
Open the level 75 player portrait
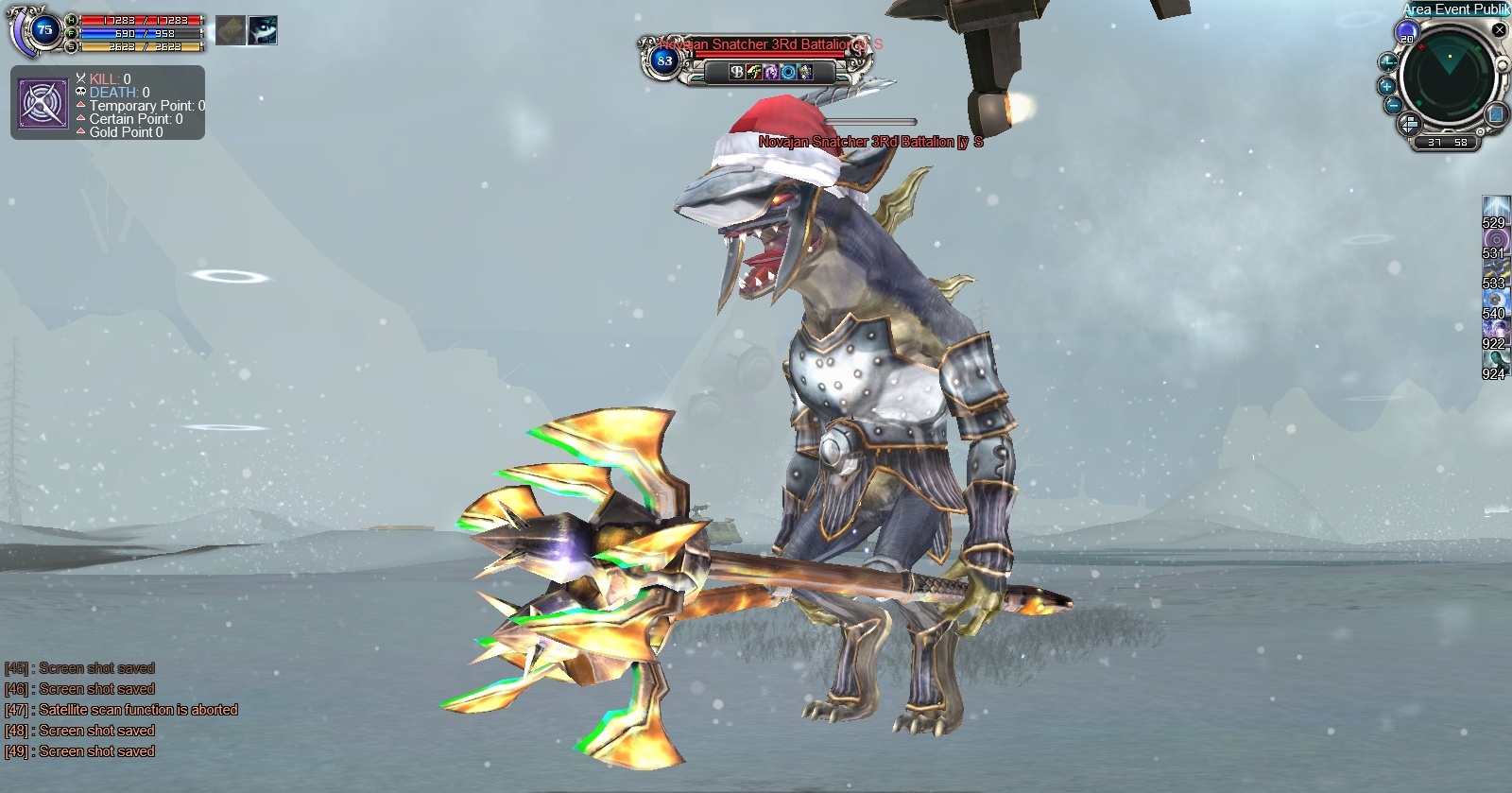[43, 30]
